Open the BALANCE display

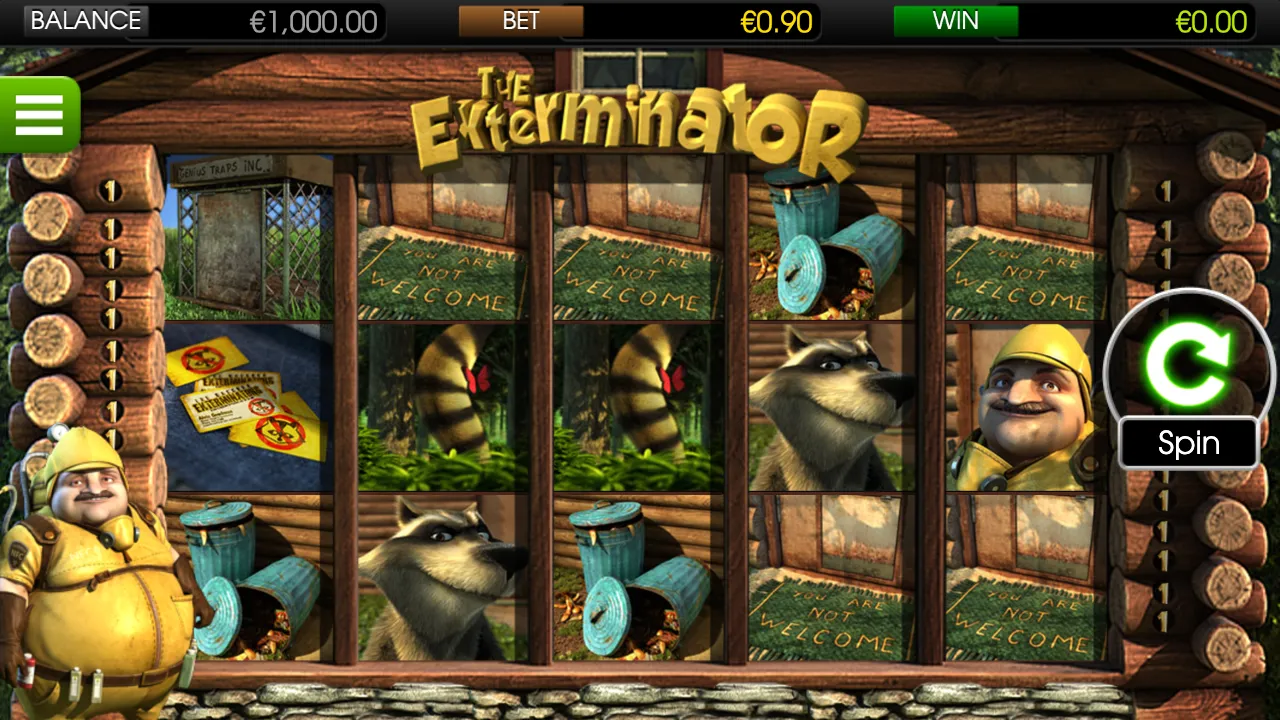tap(87, 20)
